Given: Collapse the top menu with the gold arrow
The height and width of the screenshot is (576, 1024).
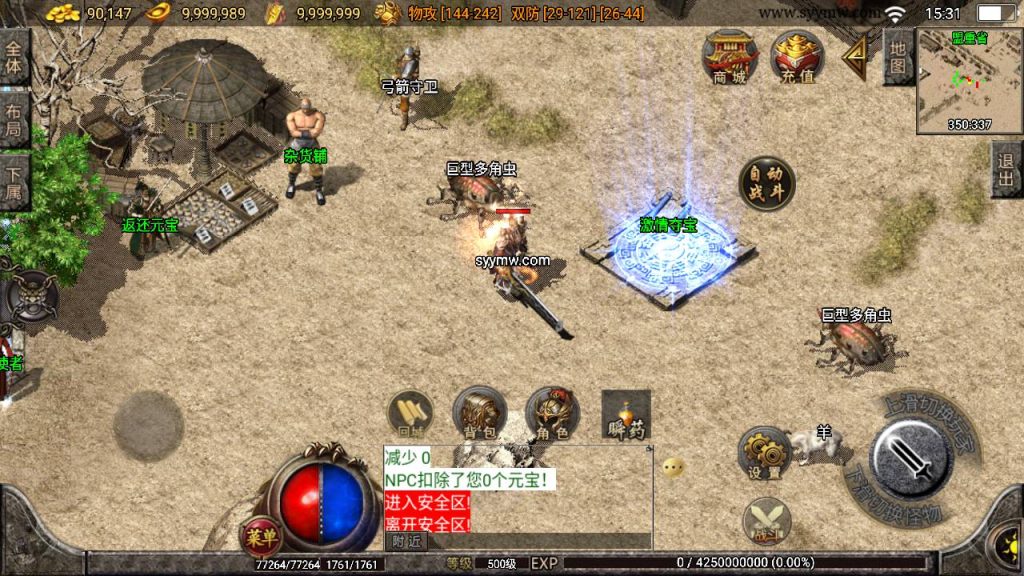Looking at the screenshot, I should 856,59.
